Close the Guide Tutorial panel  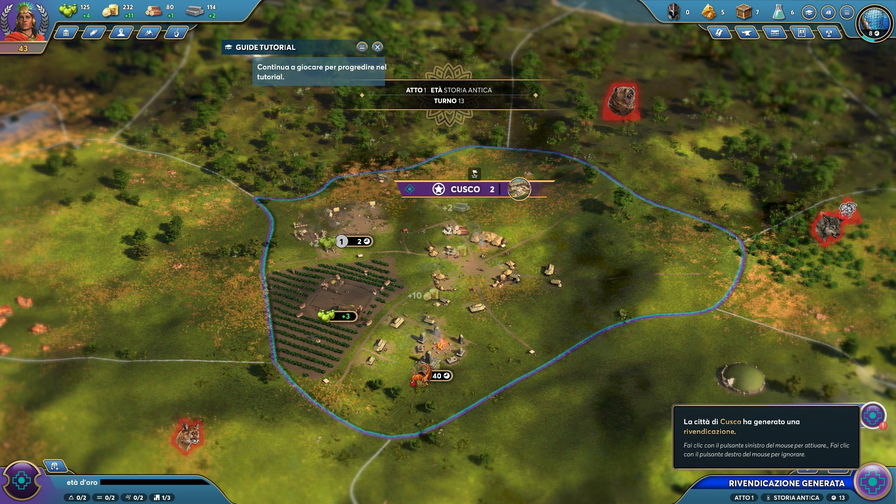pos(377,47)
